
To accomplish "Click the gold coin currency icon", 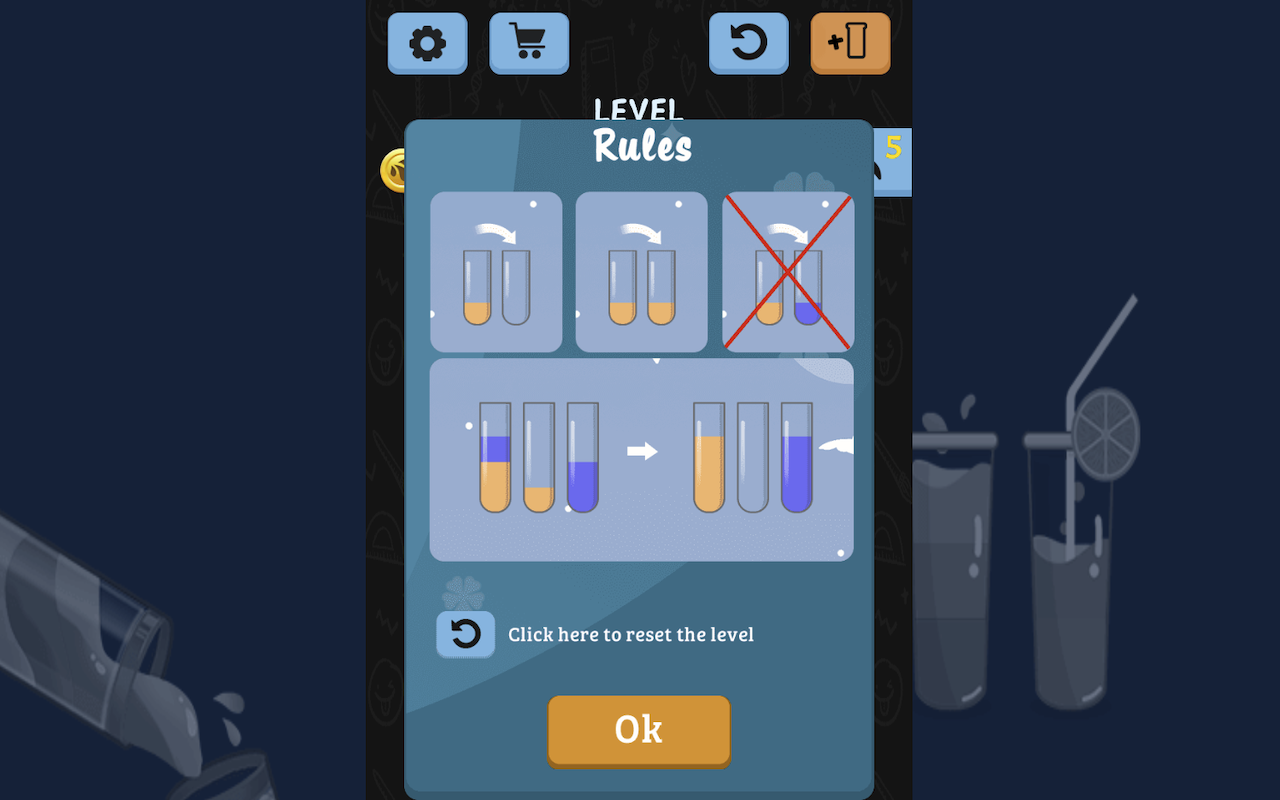I will [x=394, y=170].
